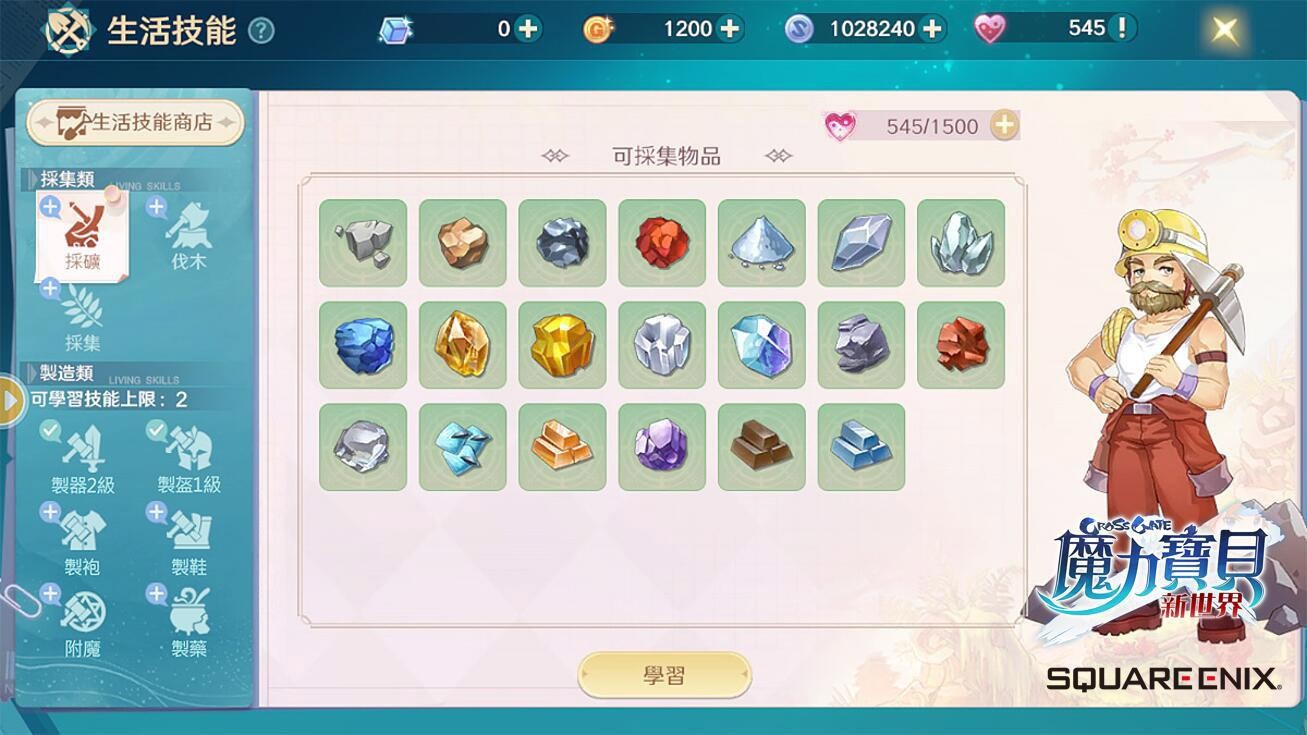Select the purple crystal ore item

(662, 447)
